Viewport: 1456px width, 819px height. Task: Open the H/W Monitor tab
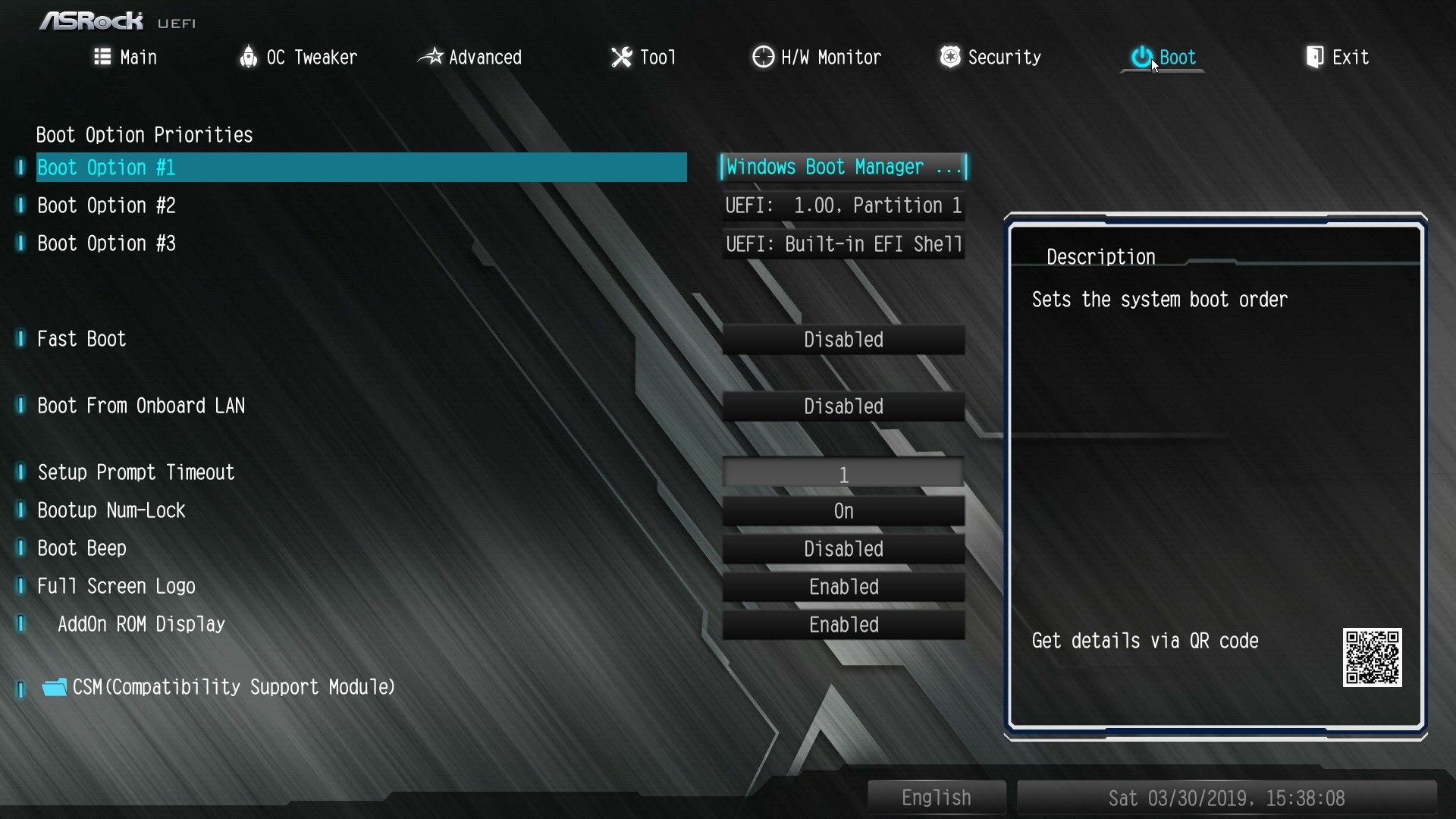817,57
